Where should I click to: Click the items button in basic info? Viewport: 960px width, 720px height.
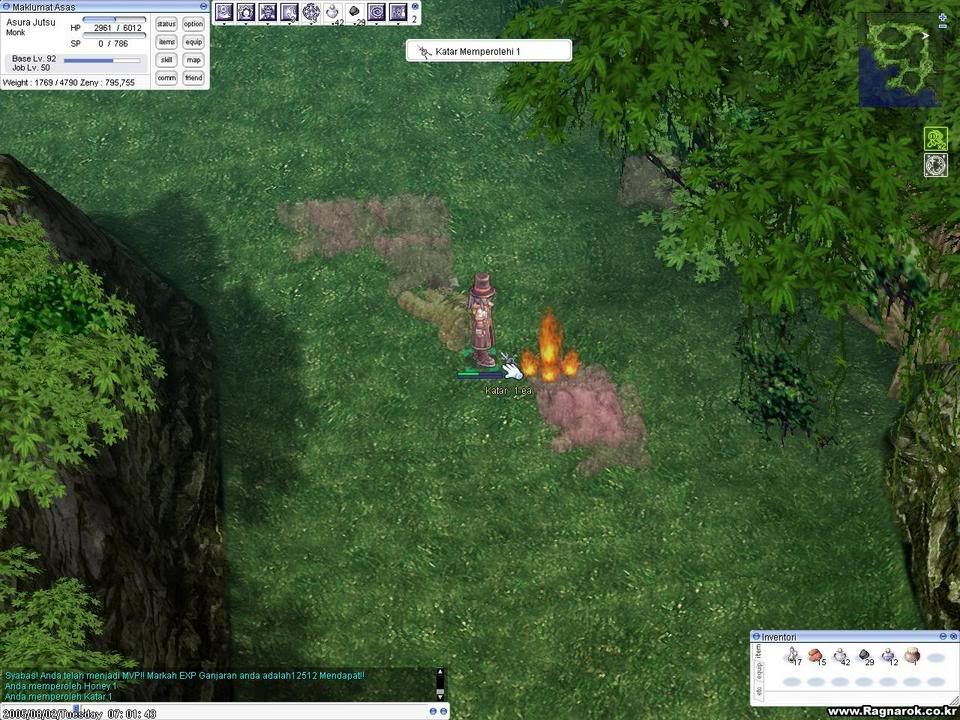pyautogui.click(x=167, y=42)
